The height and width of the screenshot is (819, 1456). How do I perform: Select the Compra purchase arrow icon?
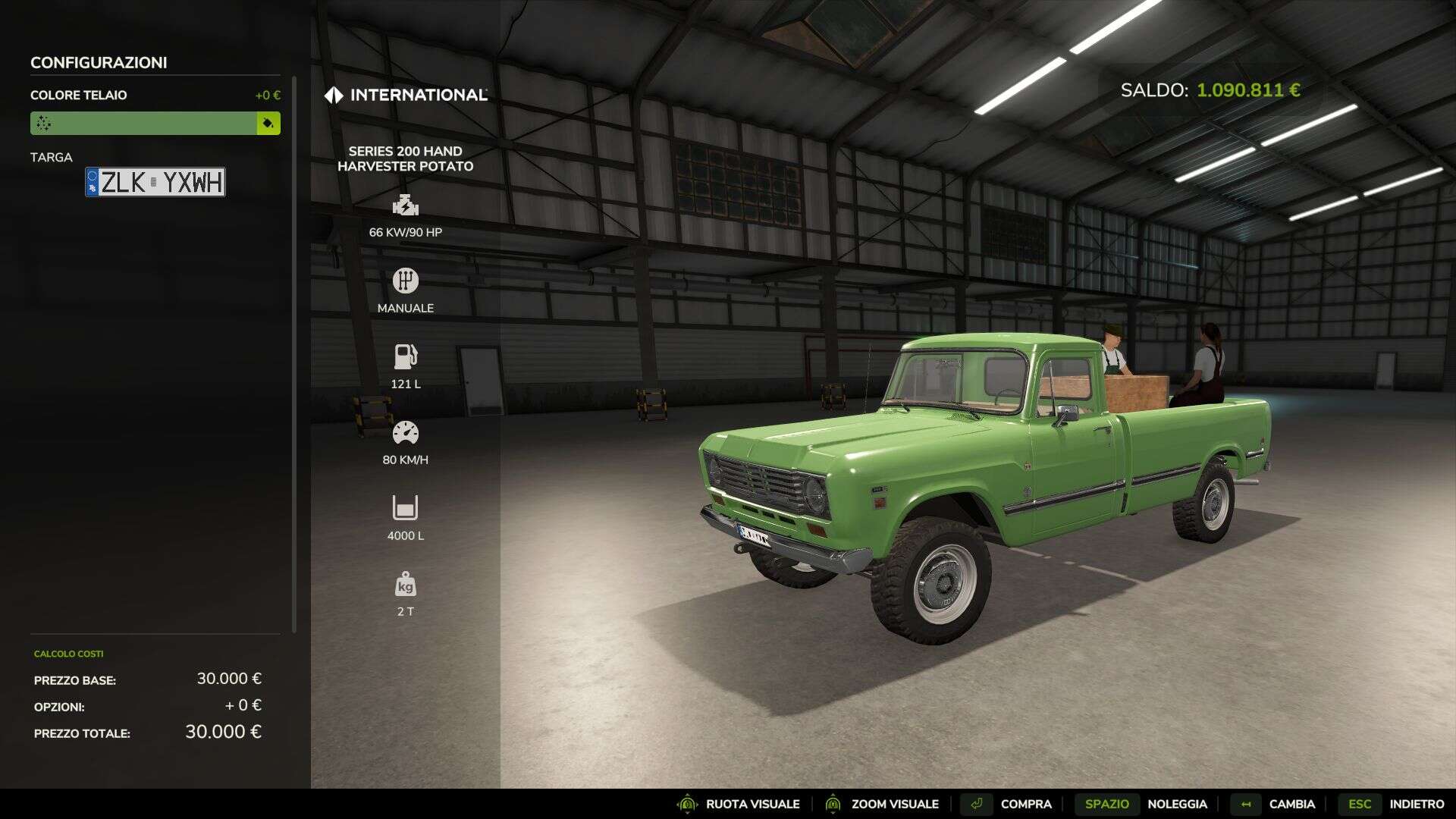pyautogui.click(x=977, y=803)
